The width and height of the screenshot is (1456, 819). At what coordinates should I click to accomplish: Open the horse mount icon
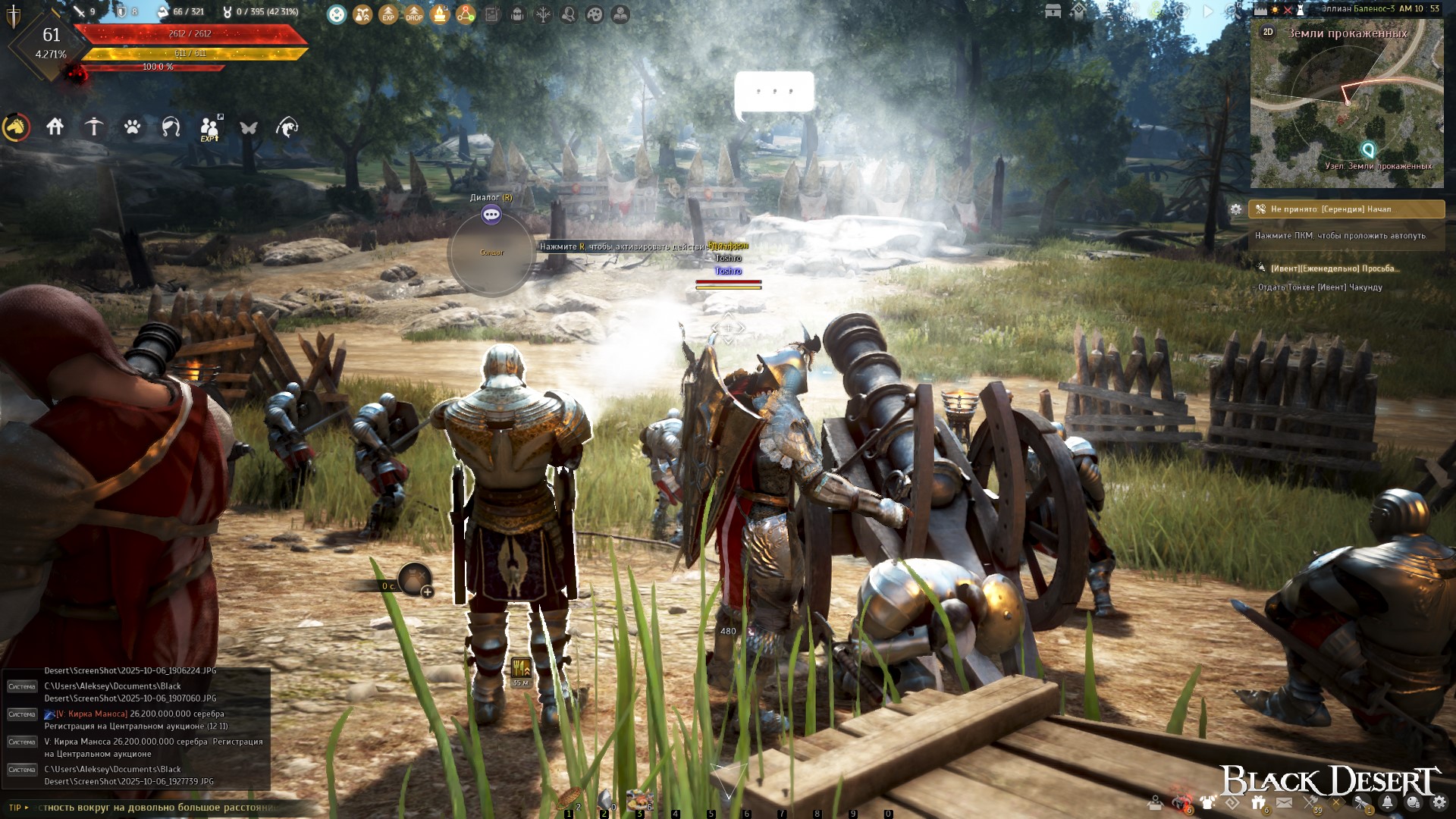[x=17, y=127]
